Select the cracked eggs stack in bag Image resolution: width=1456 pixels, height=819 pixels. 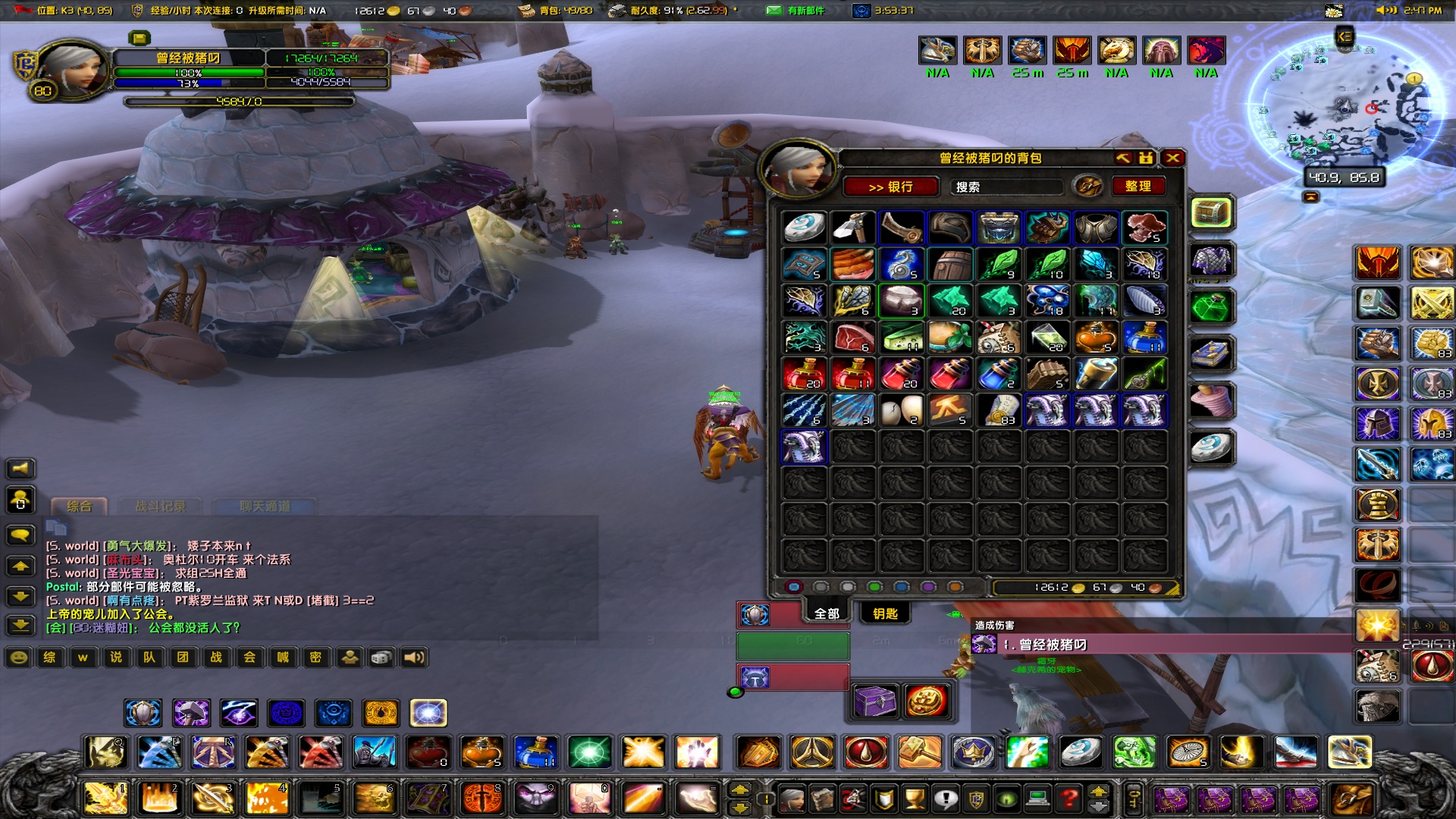(x=901, y=410)
